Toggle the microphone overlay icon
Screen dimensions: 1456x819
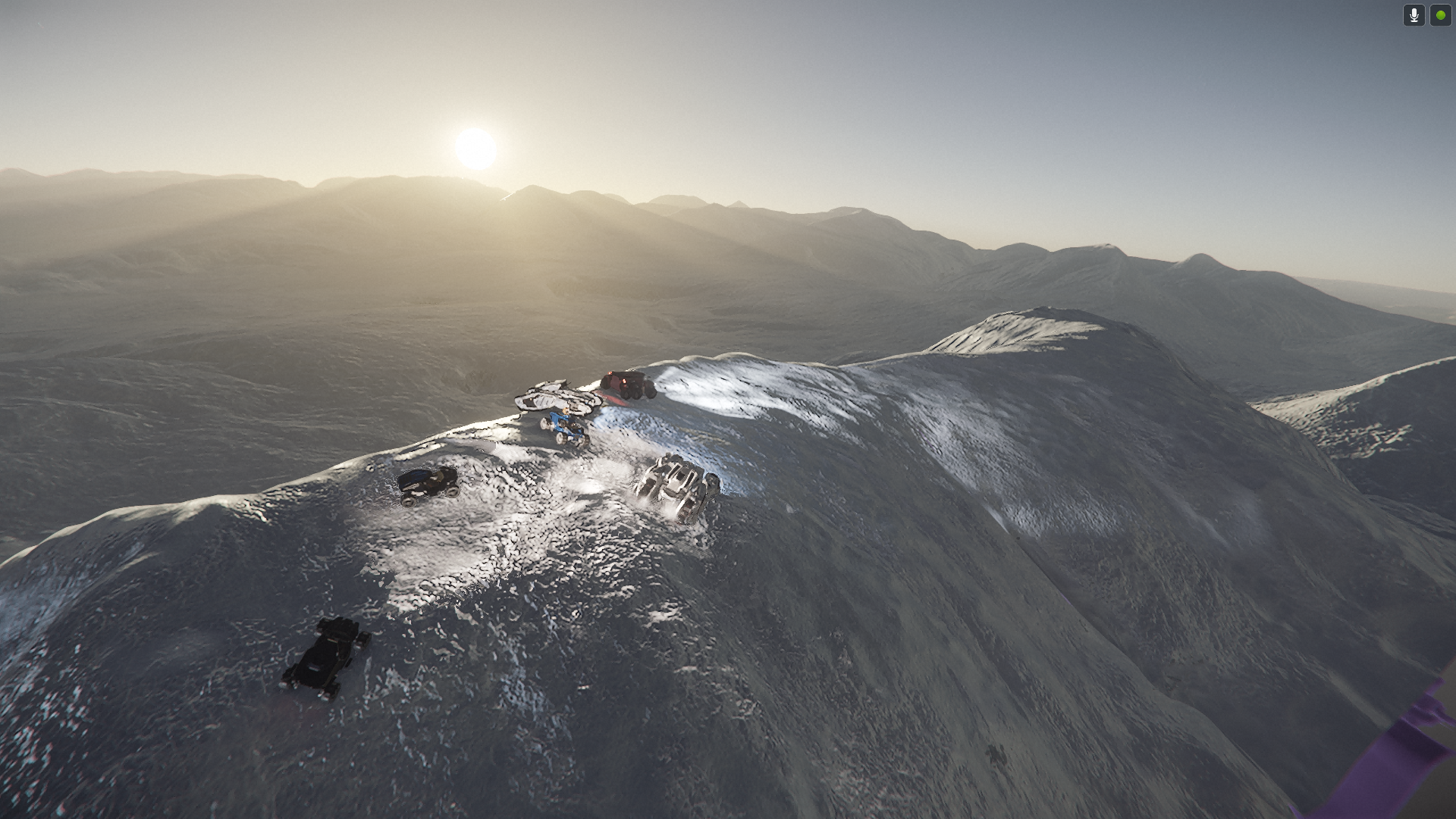point(1414,15)
